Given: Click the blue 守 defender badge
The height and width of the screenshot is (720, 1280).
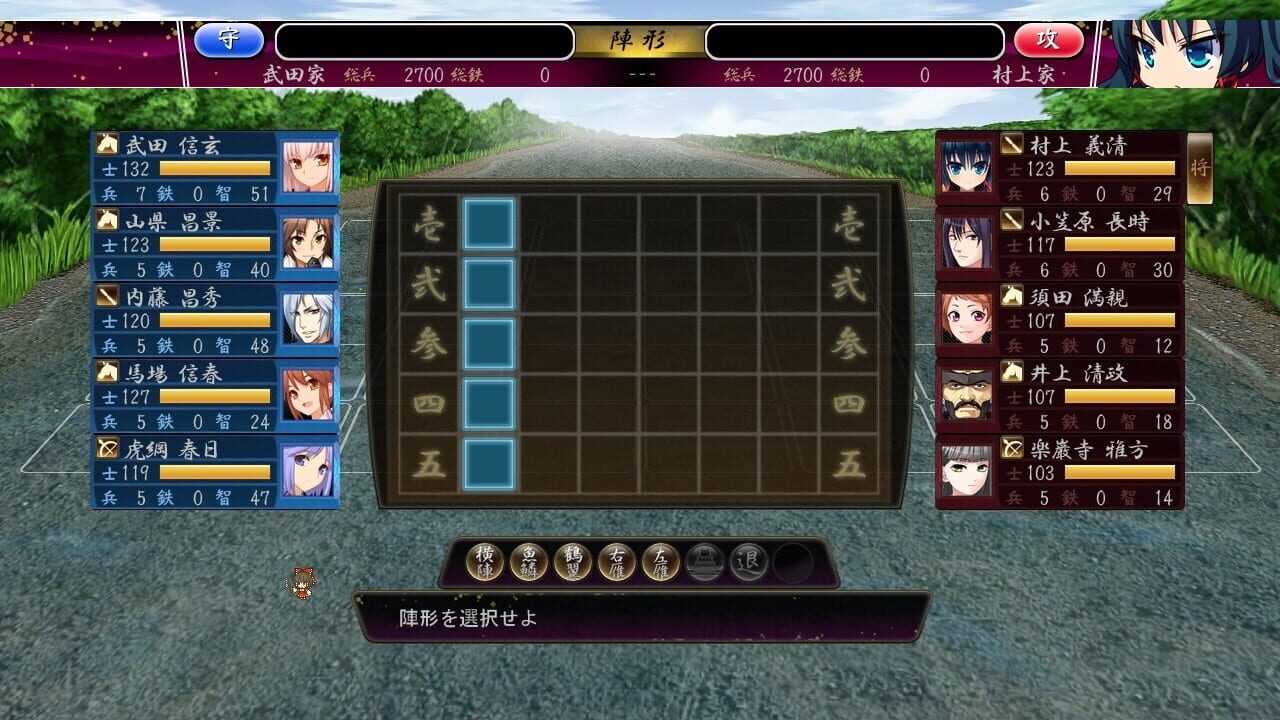Looking at the screenshot, I should [x=232, y=41].
